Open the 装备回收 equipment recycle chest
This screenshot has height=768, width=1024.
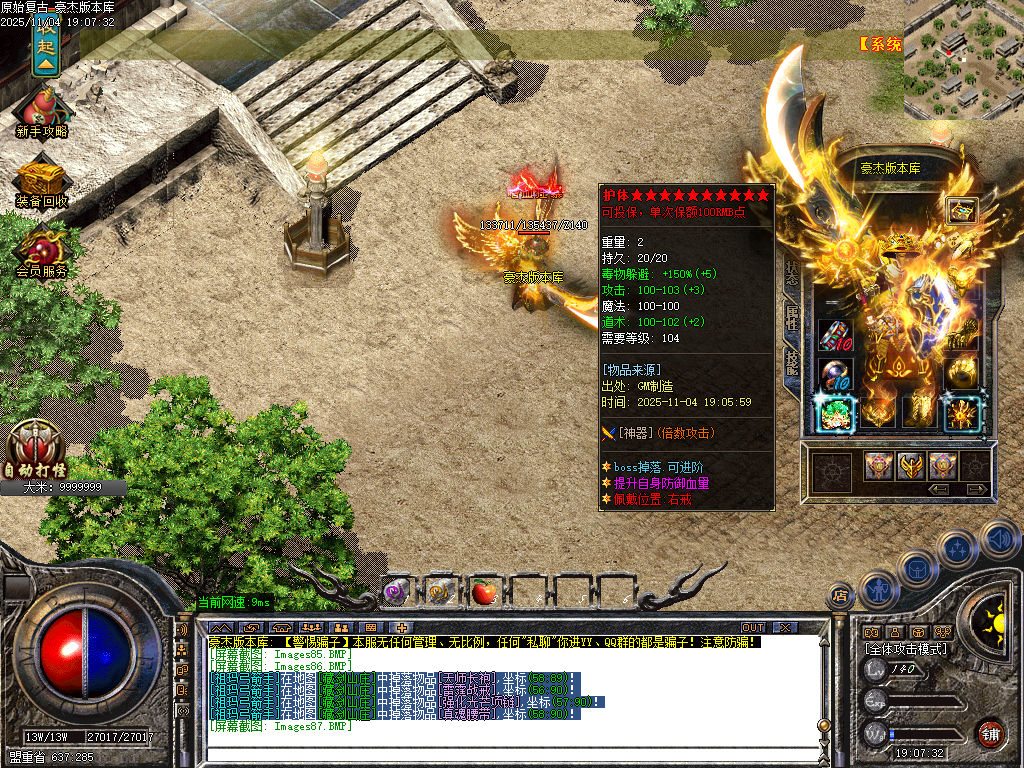[x=42, y=180]
